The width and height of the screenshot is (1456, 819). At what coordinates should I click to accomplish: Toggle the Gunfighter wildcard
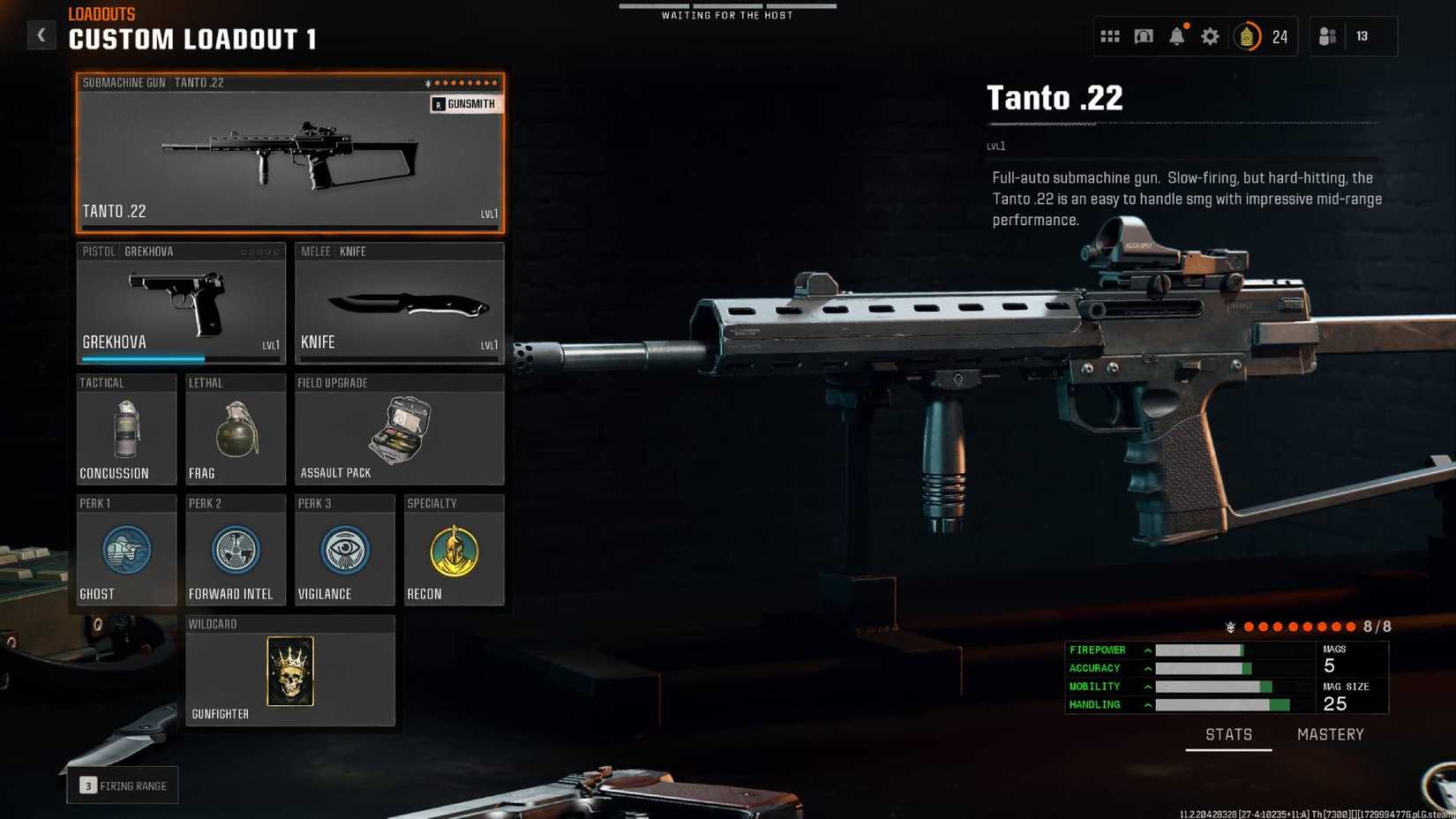(x=289, y=671)
